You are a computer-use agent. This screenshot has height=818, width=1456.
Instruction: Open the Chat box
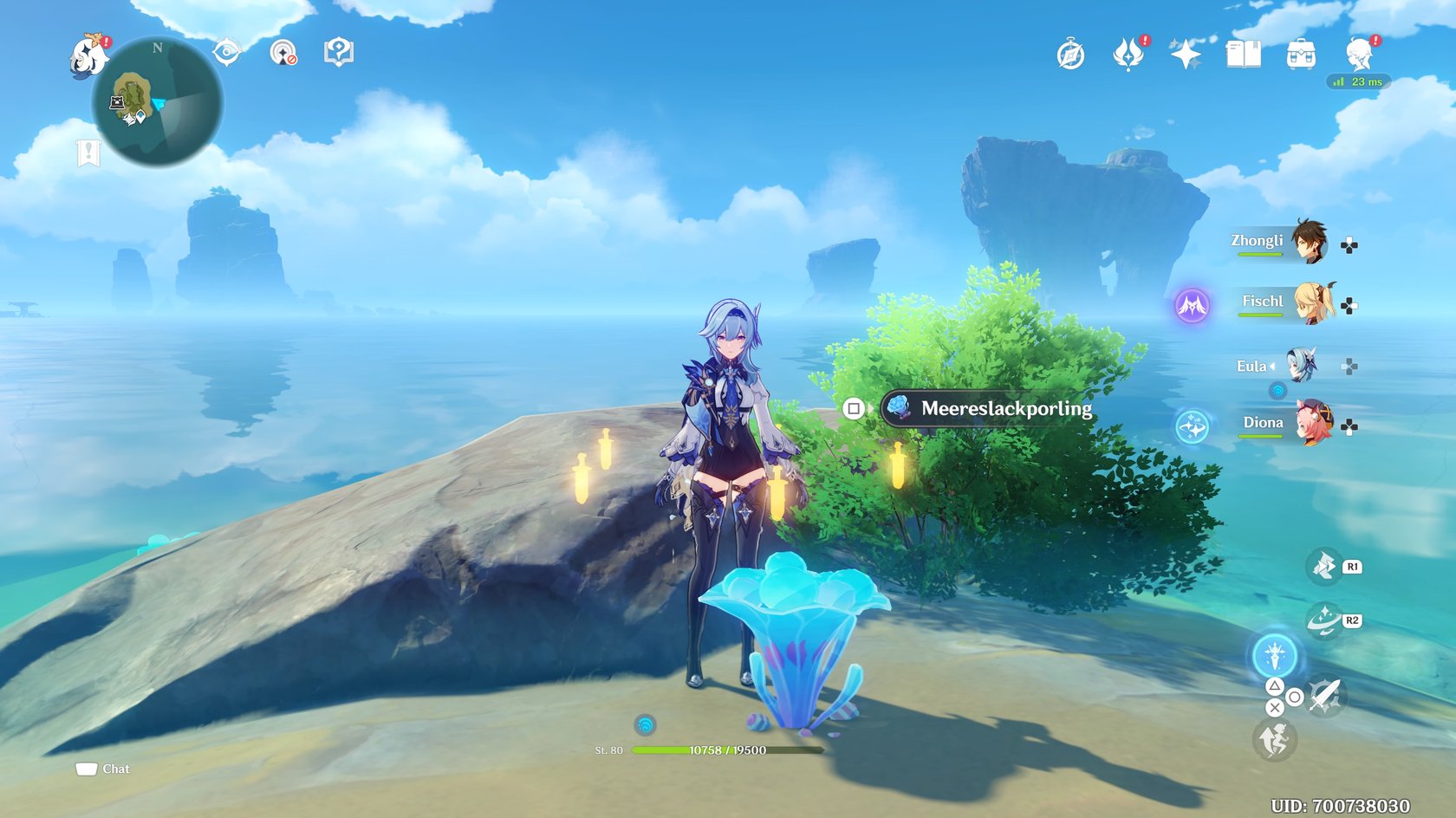pyautogui.click(x=102, y=769)
